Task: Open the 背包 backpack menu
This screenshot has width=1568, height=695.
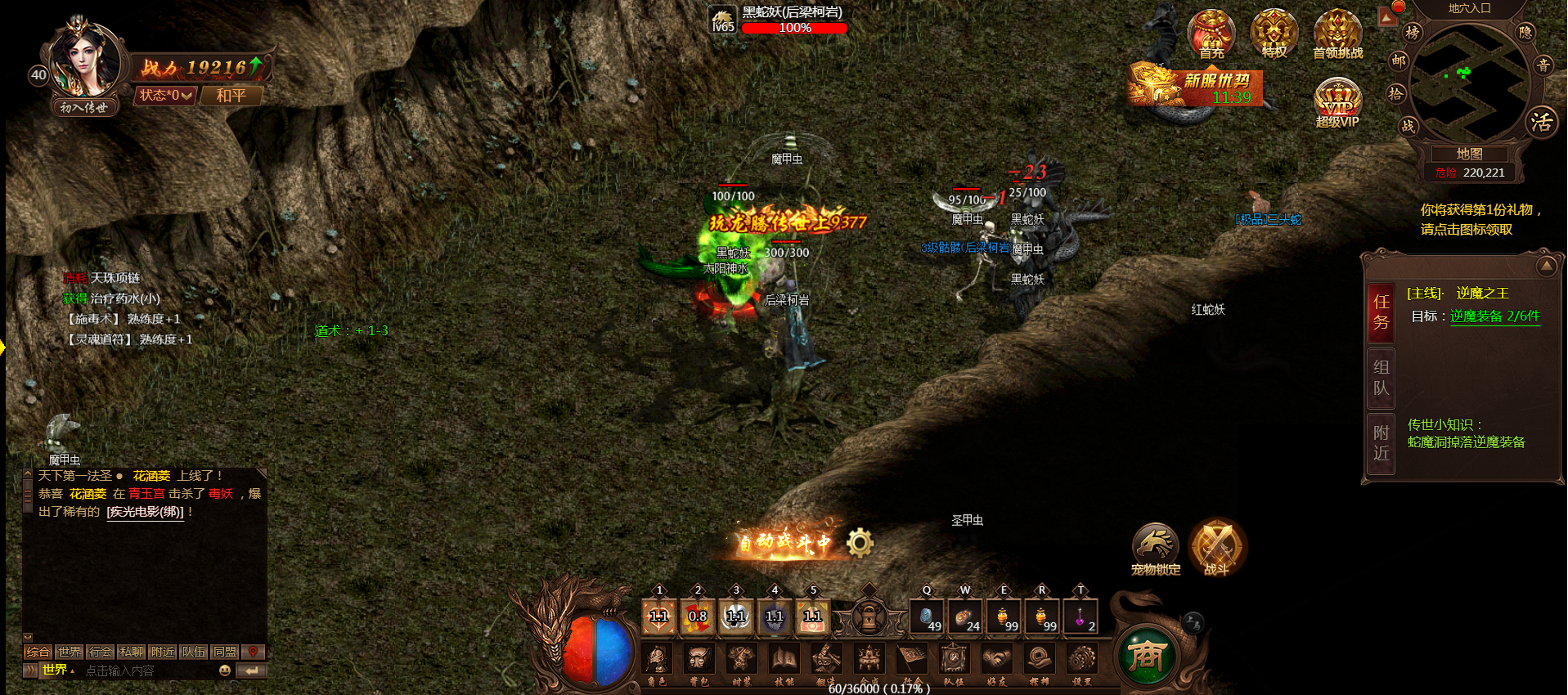Action: click(x=698, y=661)
